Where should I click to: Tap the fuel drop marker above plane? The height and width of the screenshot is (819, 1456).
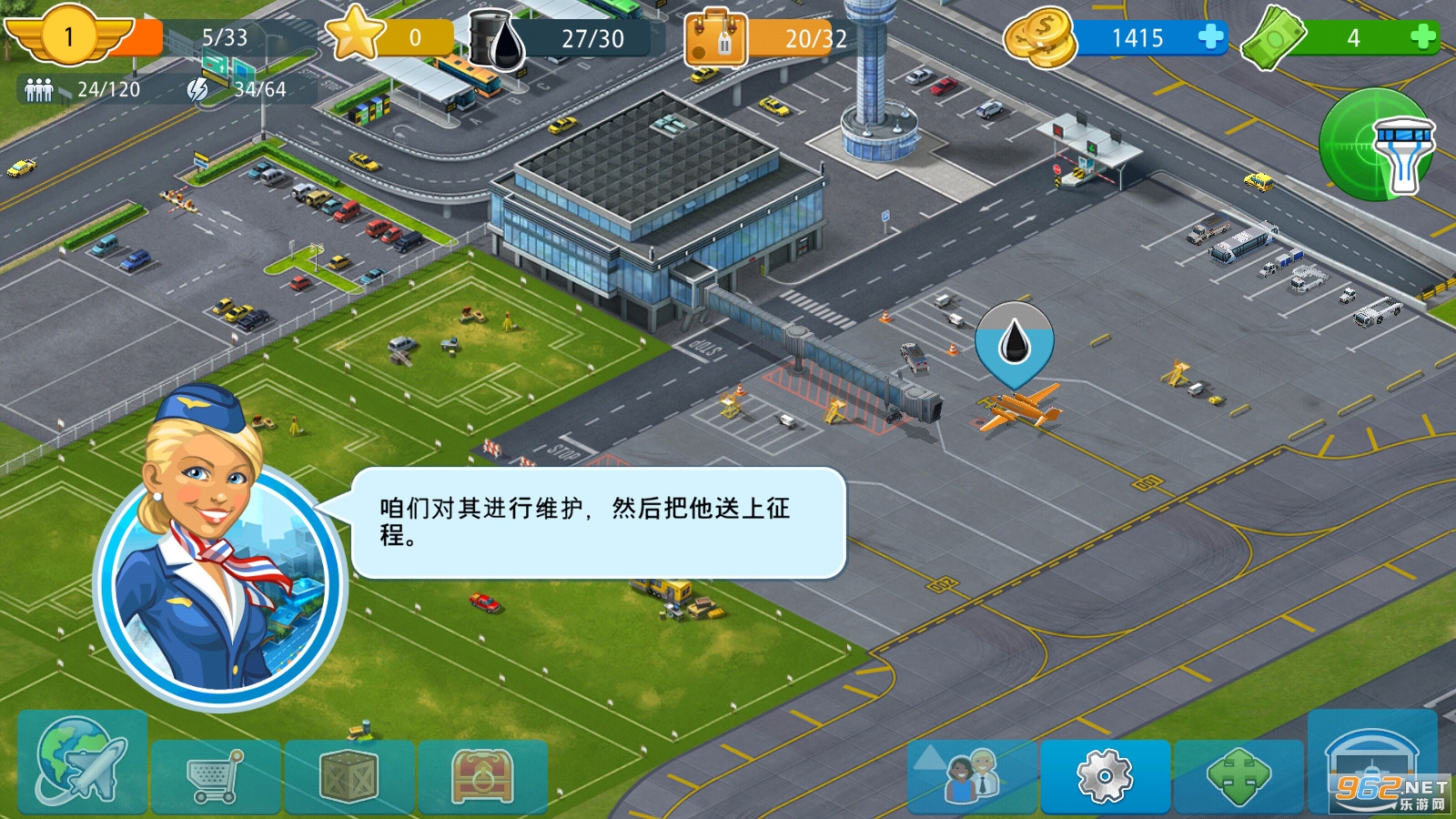(x=1014, y=344)
